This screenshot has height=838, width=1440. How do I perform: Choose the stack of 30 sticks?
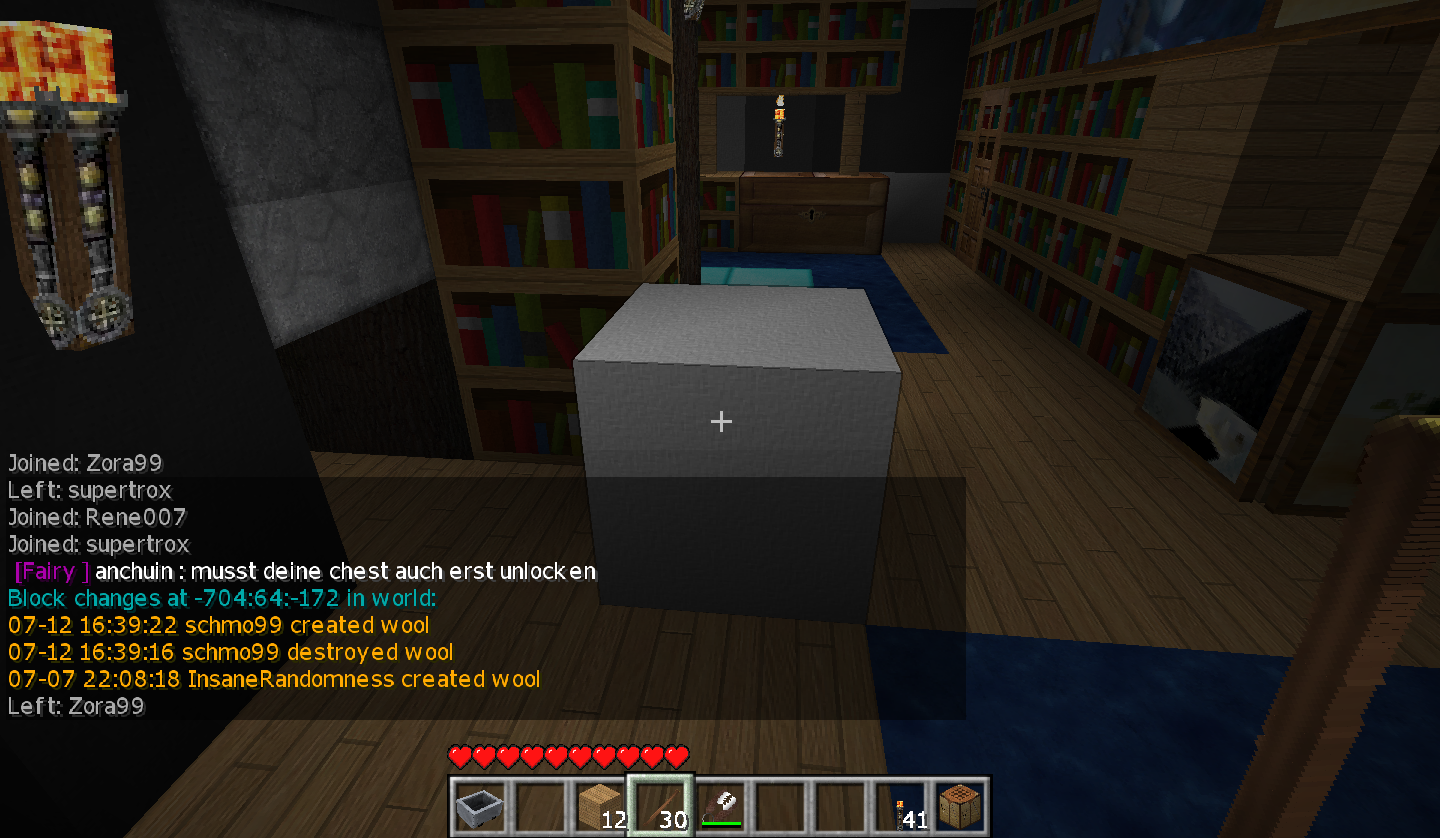point(660,806)
